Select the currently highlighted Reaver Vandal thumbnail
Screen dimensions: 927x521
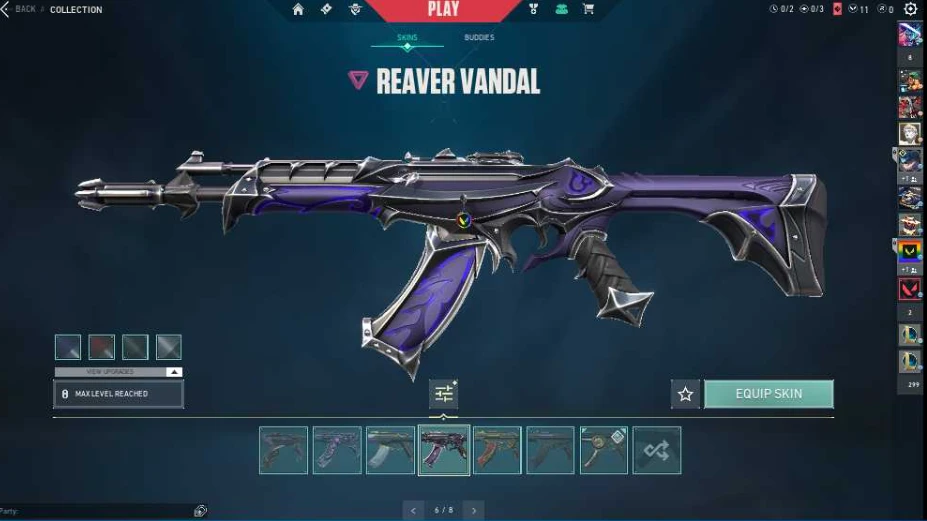(x=443, y=450)
